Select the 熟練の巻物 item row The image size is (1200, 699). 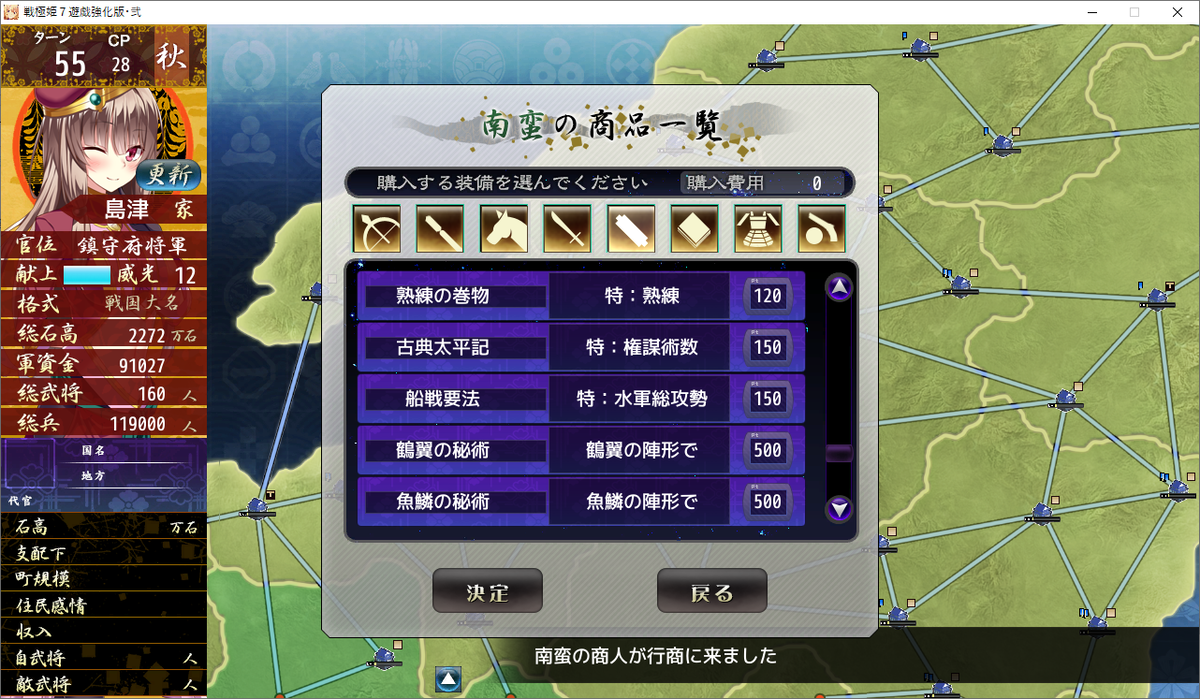[x=581, y=296]
